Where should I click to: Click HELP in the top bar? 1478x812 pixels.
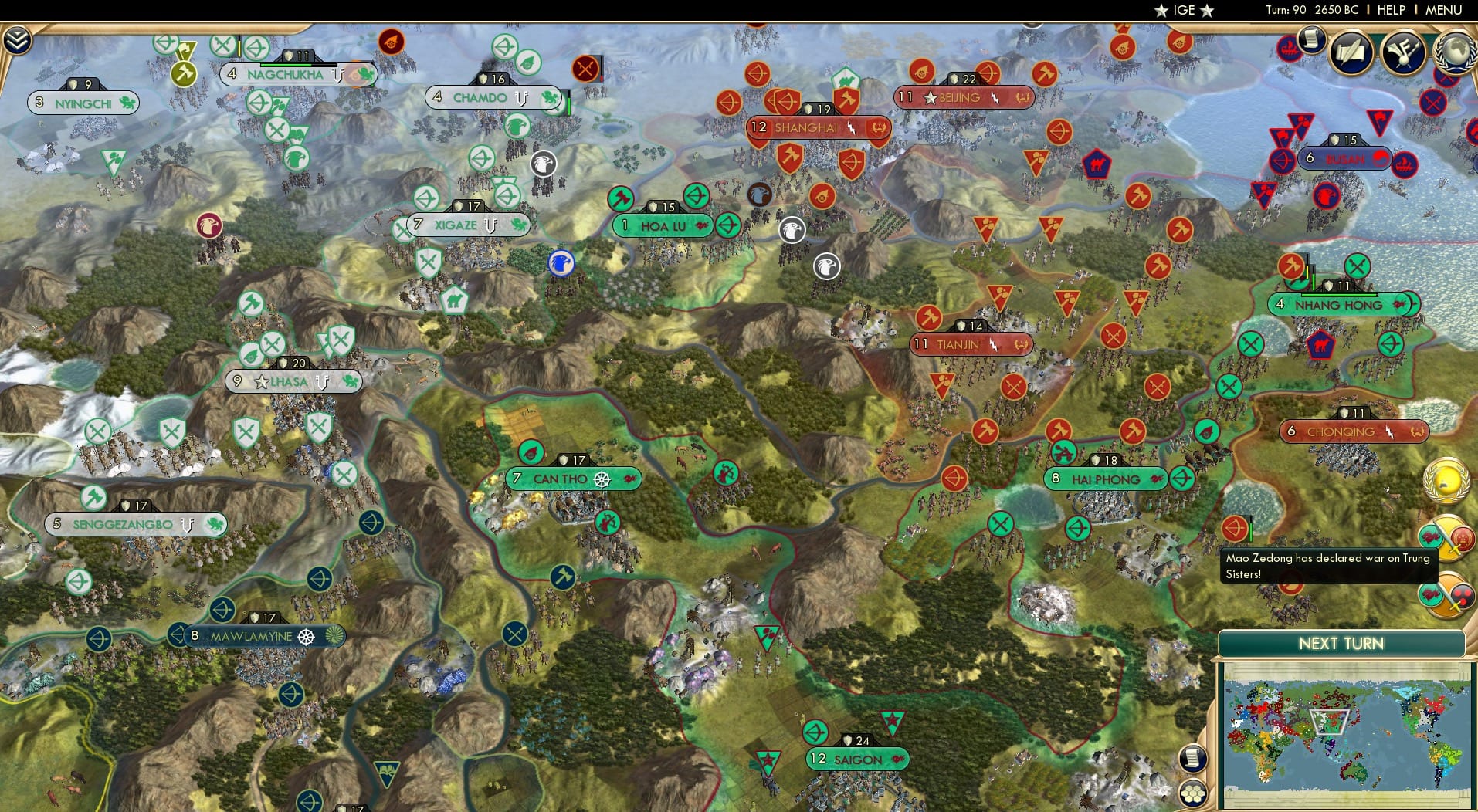(1390, 10)
